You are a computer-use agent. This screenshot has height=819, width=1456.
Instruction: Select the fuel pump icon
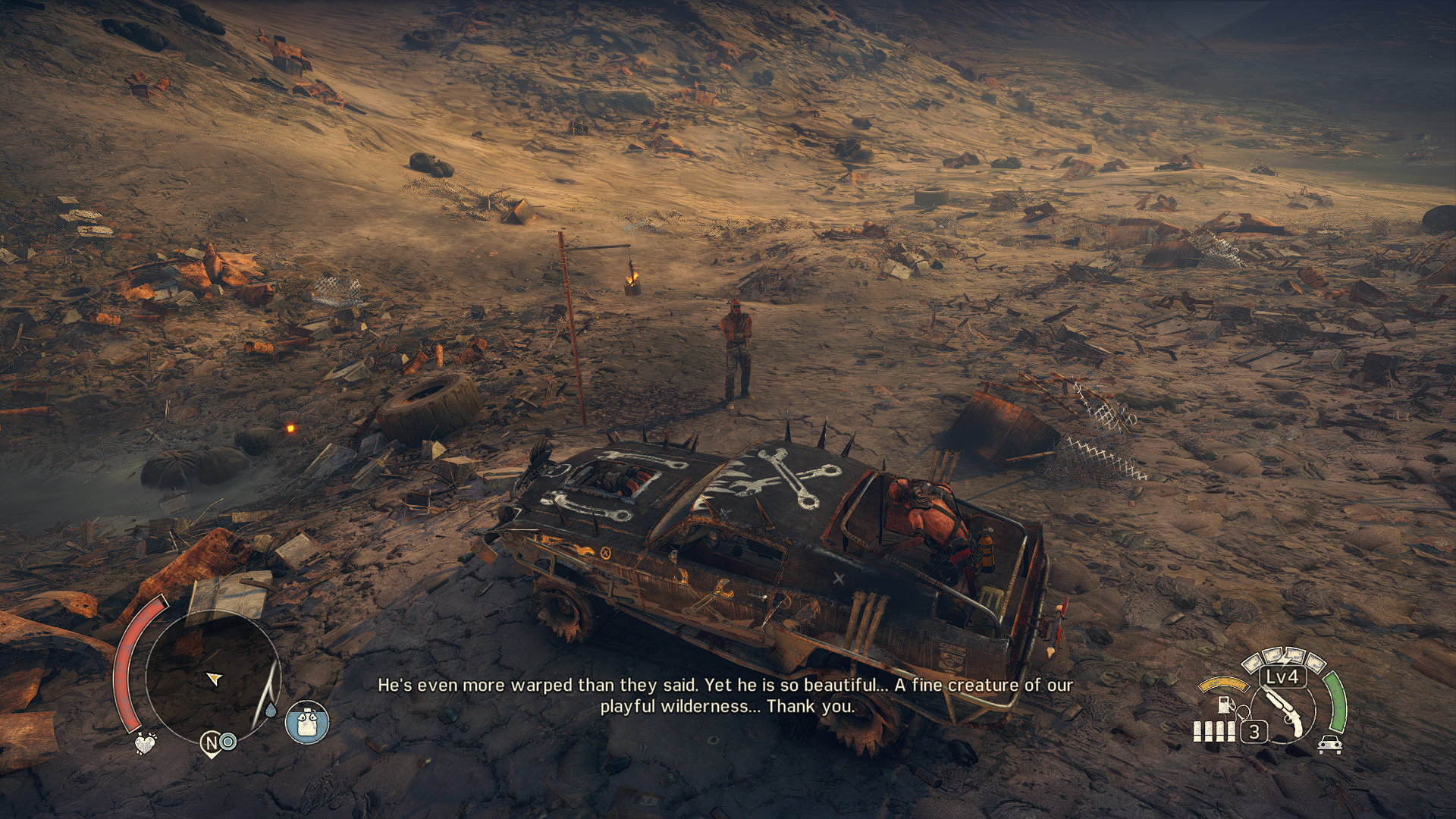point(1224,704)
